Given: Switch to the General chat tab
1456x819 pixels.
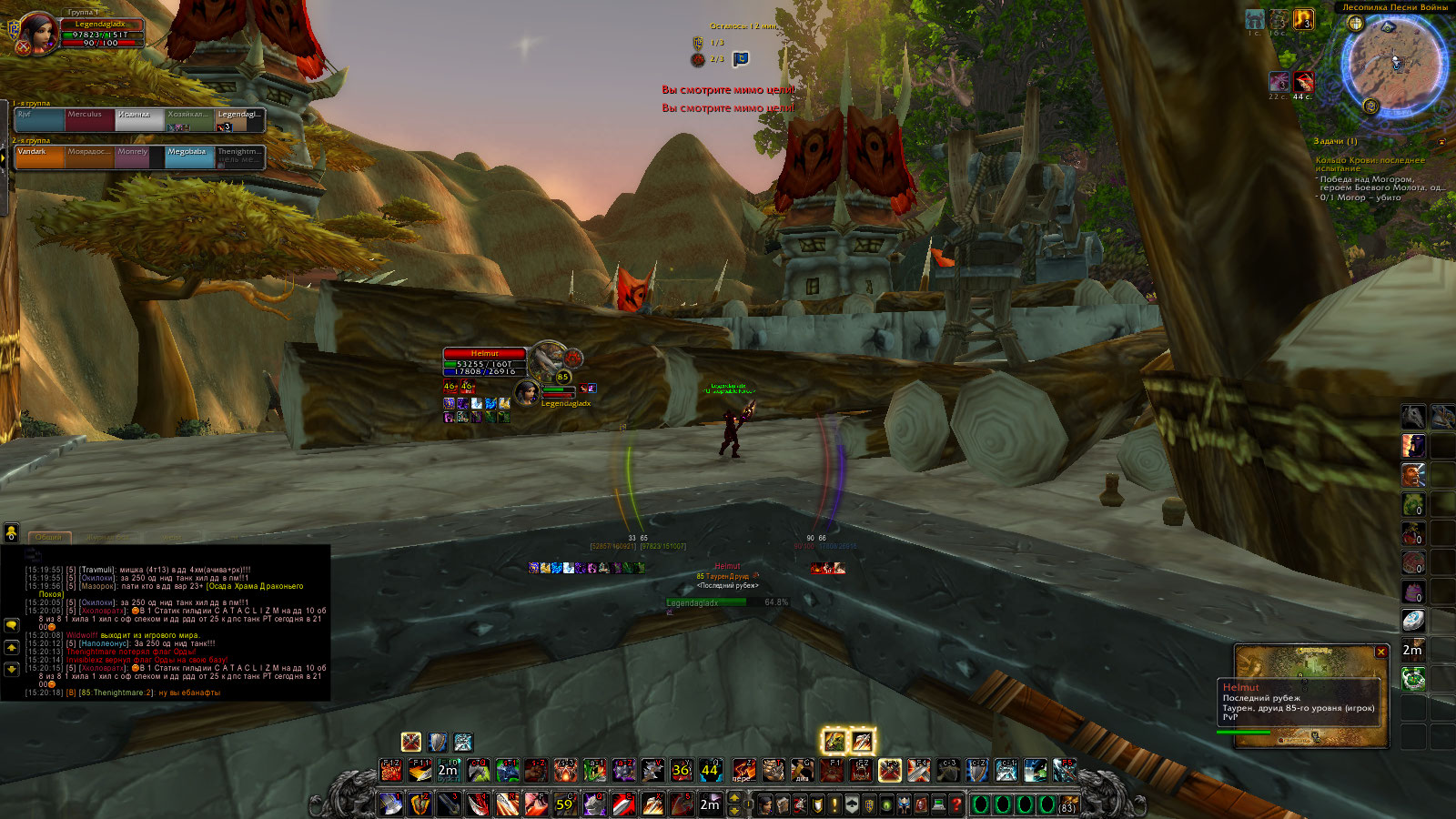Looking at the screenshot, I should tap(49, 537).
